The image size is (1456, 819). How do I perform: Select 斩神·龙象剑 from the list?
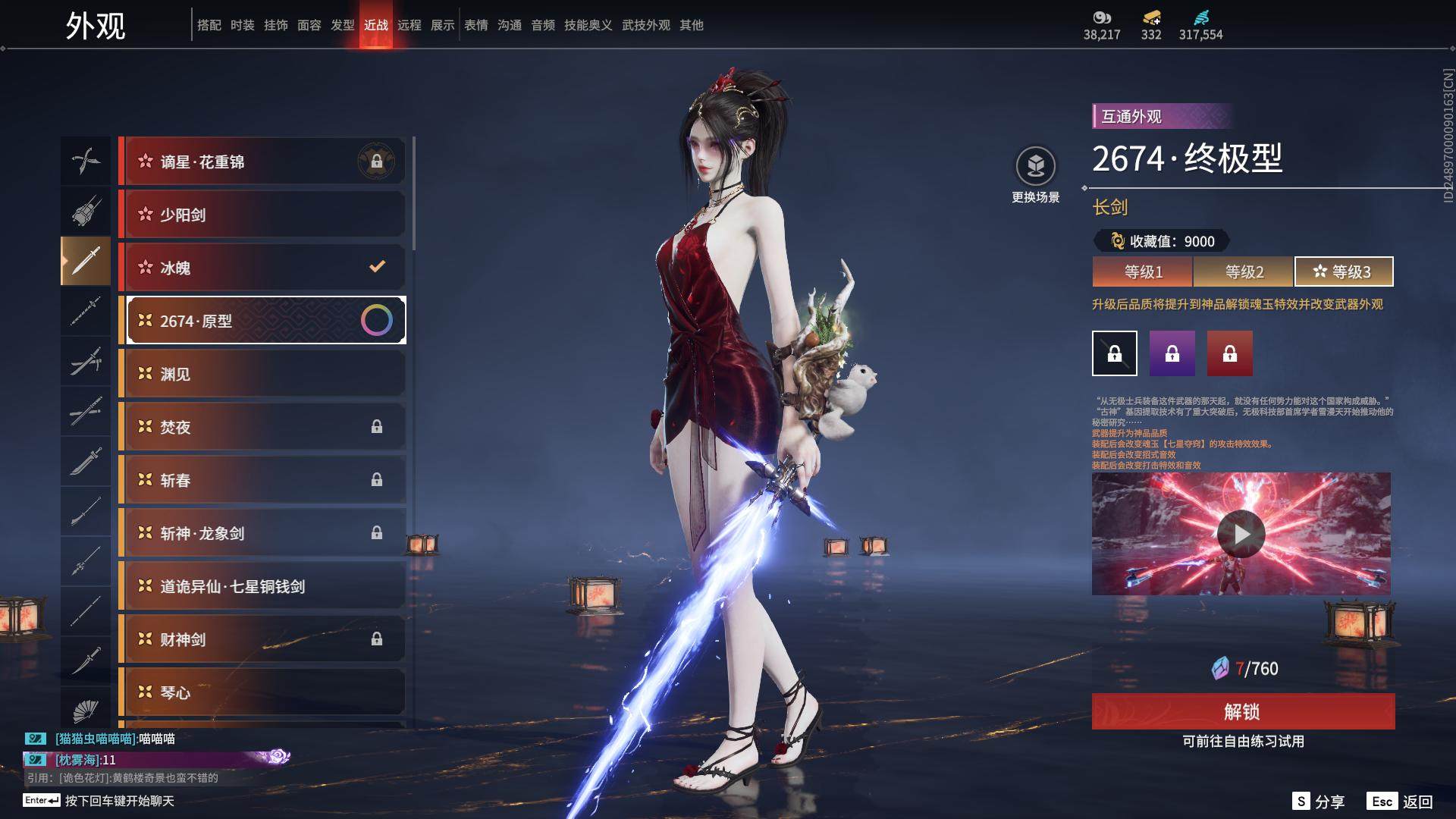tap(262, 533)
